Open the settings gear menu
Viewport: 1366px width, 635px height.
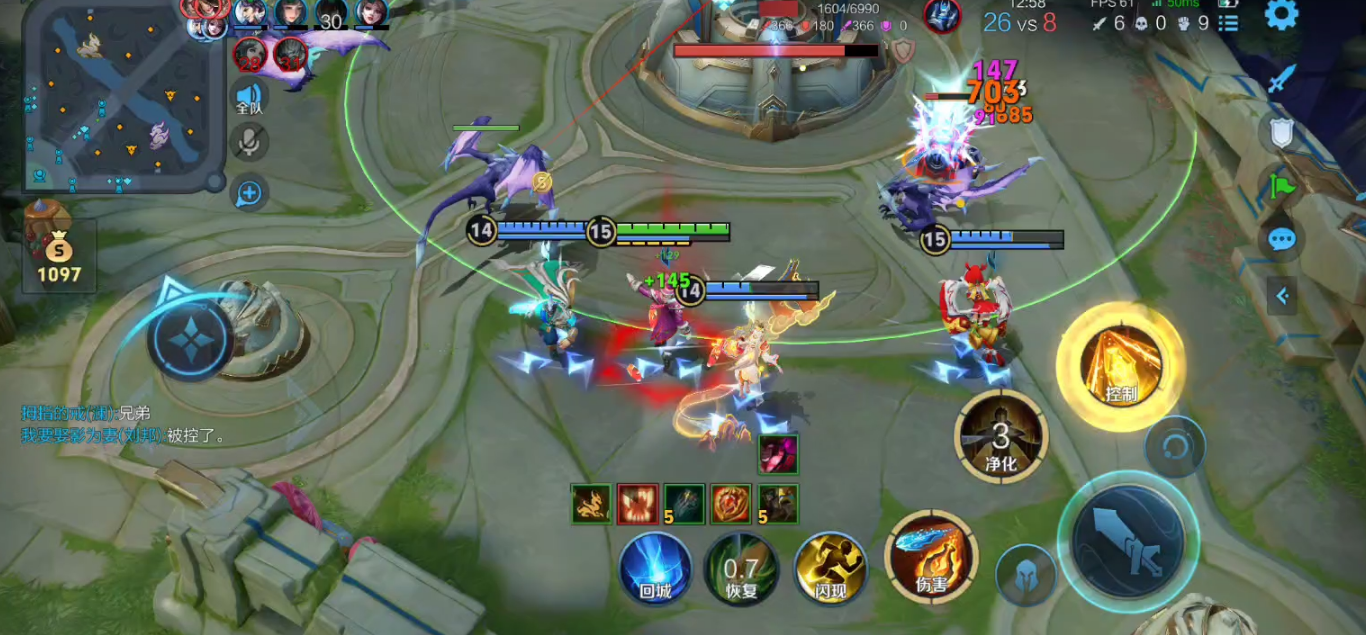1281,15
